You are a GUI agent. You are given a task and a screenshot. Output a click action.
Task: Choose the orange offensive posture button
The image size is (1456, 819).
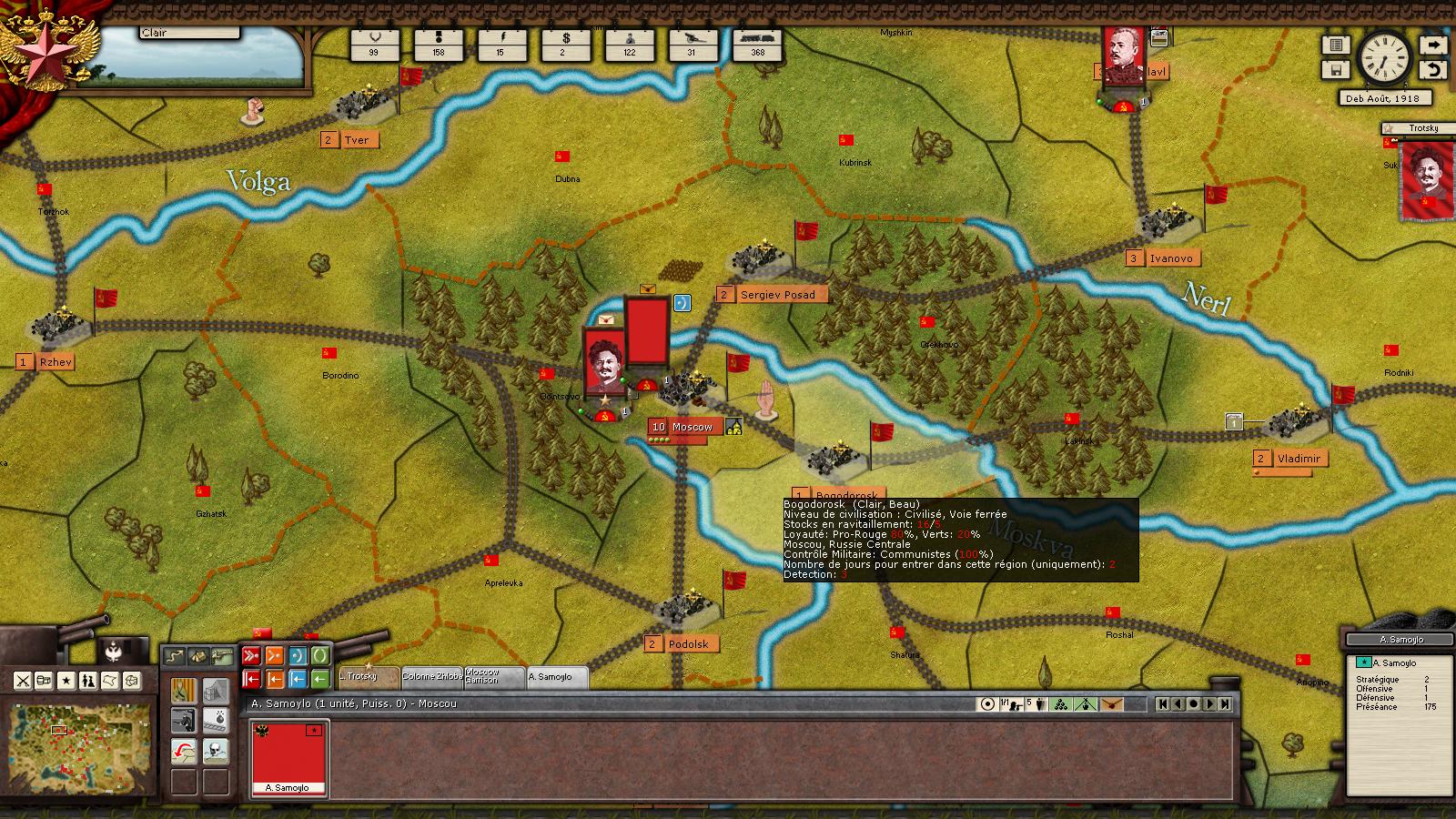coord(275,655)
